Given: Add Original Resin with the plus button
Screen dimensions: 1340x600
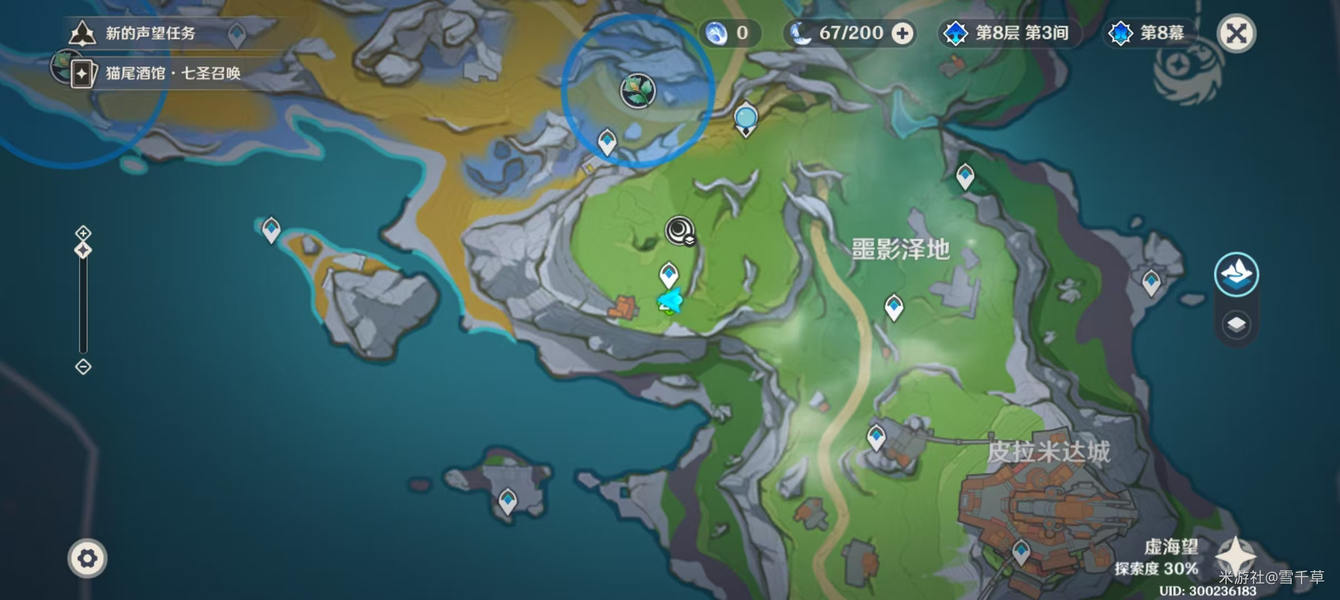Looking at the screenshot, I should tap(902, 33).
